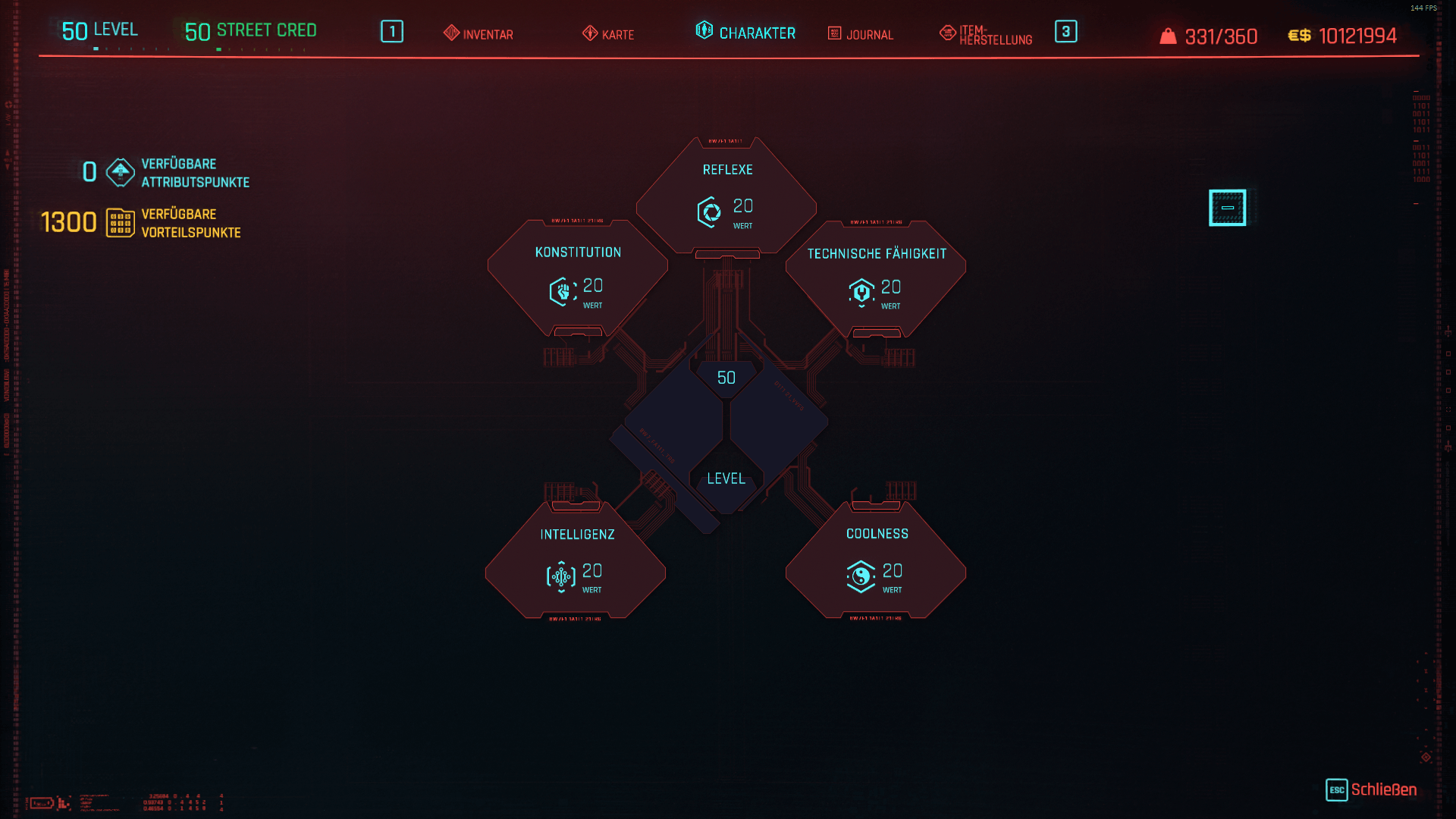Click the Eurodollar currency icon
Image resolution: width=1456 pixels, height=819 pixels.
tap(1299, 35)
